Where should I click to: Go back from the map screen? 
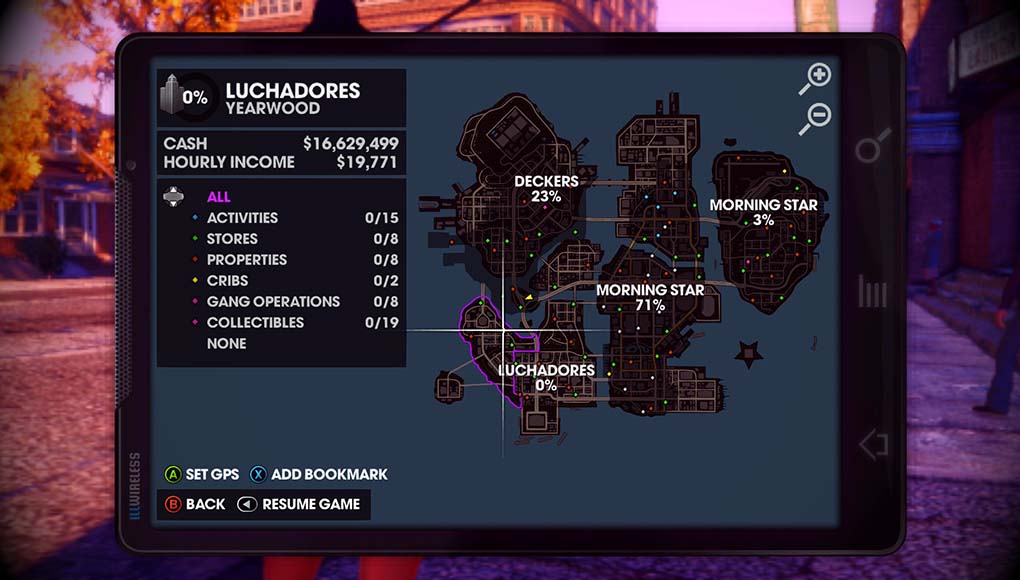pos(195,504)
